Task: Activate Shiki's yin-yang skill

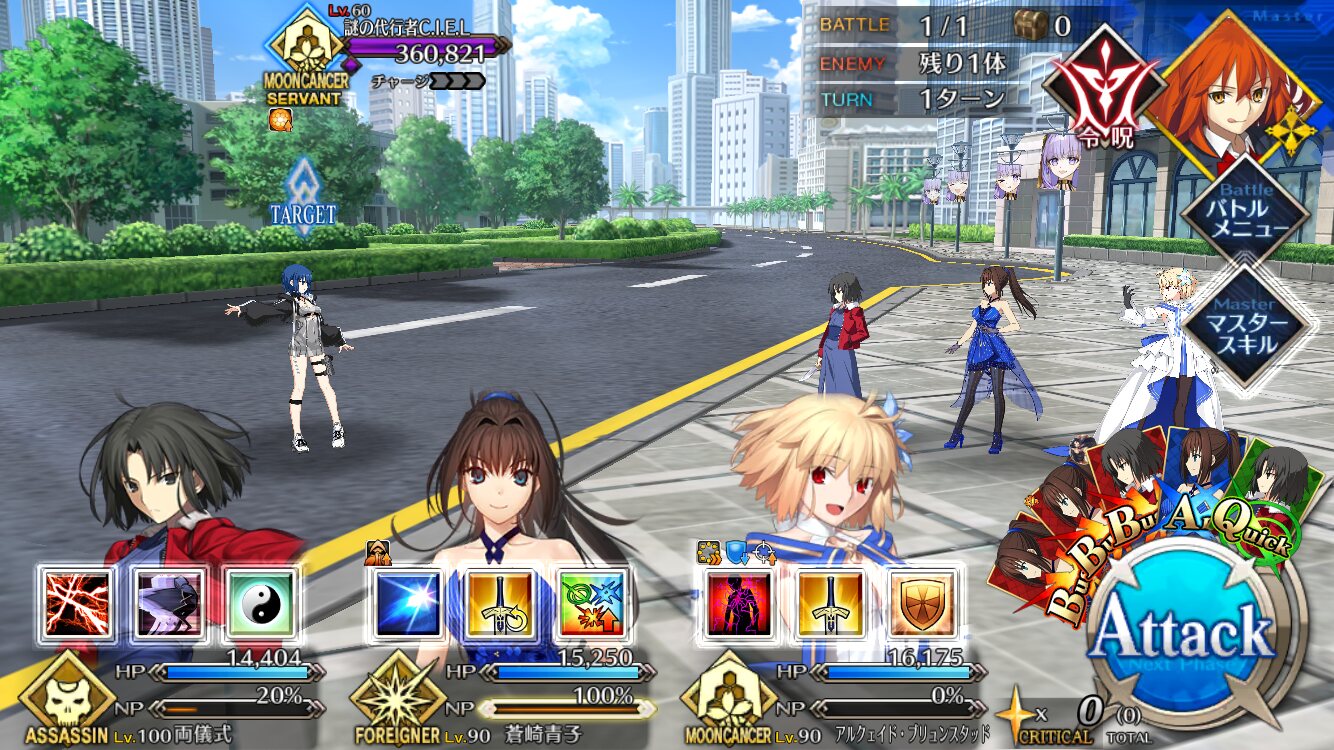Action: 261,603
